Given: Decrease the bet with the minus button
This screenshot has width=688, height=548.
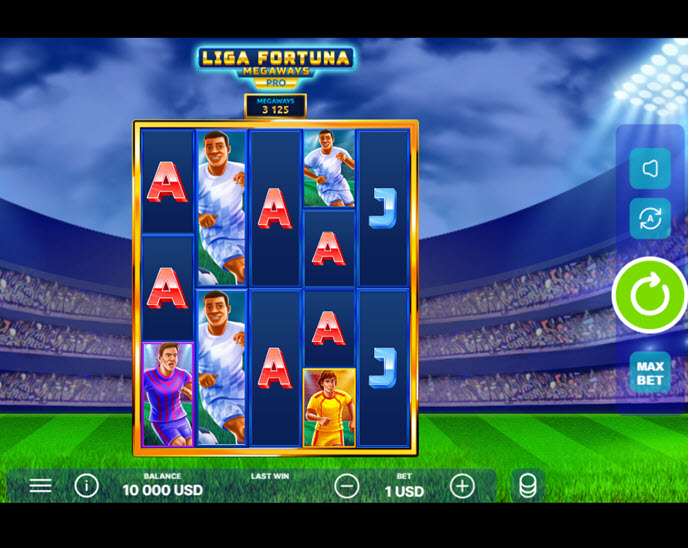Looking at the screenshot, I should (347, 486).
